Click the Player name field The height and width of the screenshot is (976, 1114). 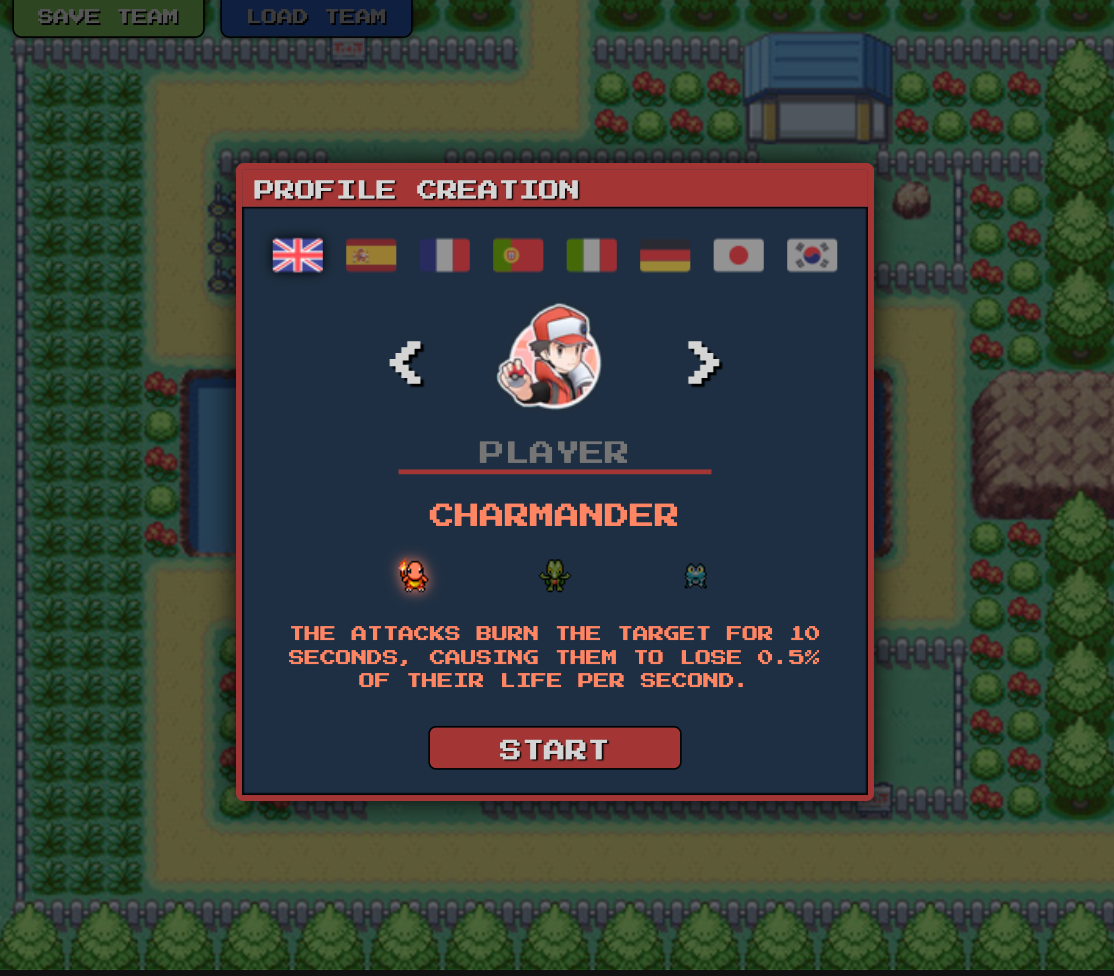coord(554,452)
